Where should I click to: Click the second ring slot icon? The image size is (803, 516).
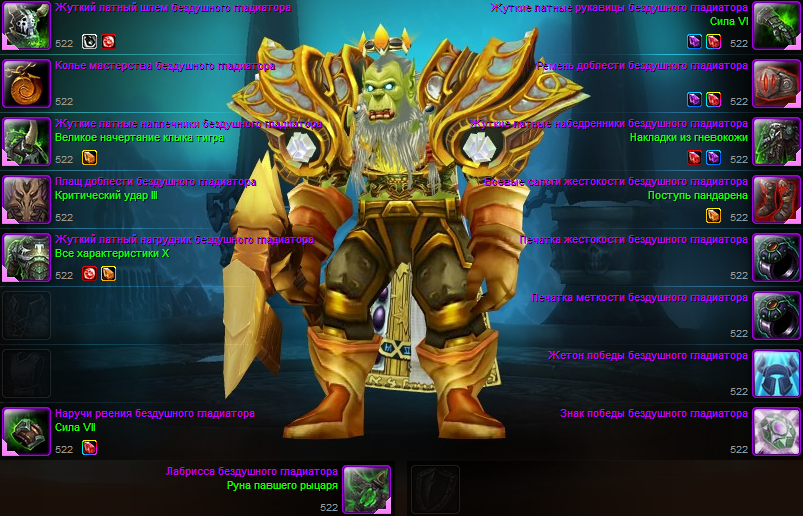click(776, 316)
